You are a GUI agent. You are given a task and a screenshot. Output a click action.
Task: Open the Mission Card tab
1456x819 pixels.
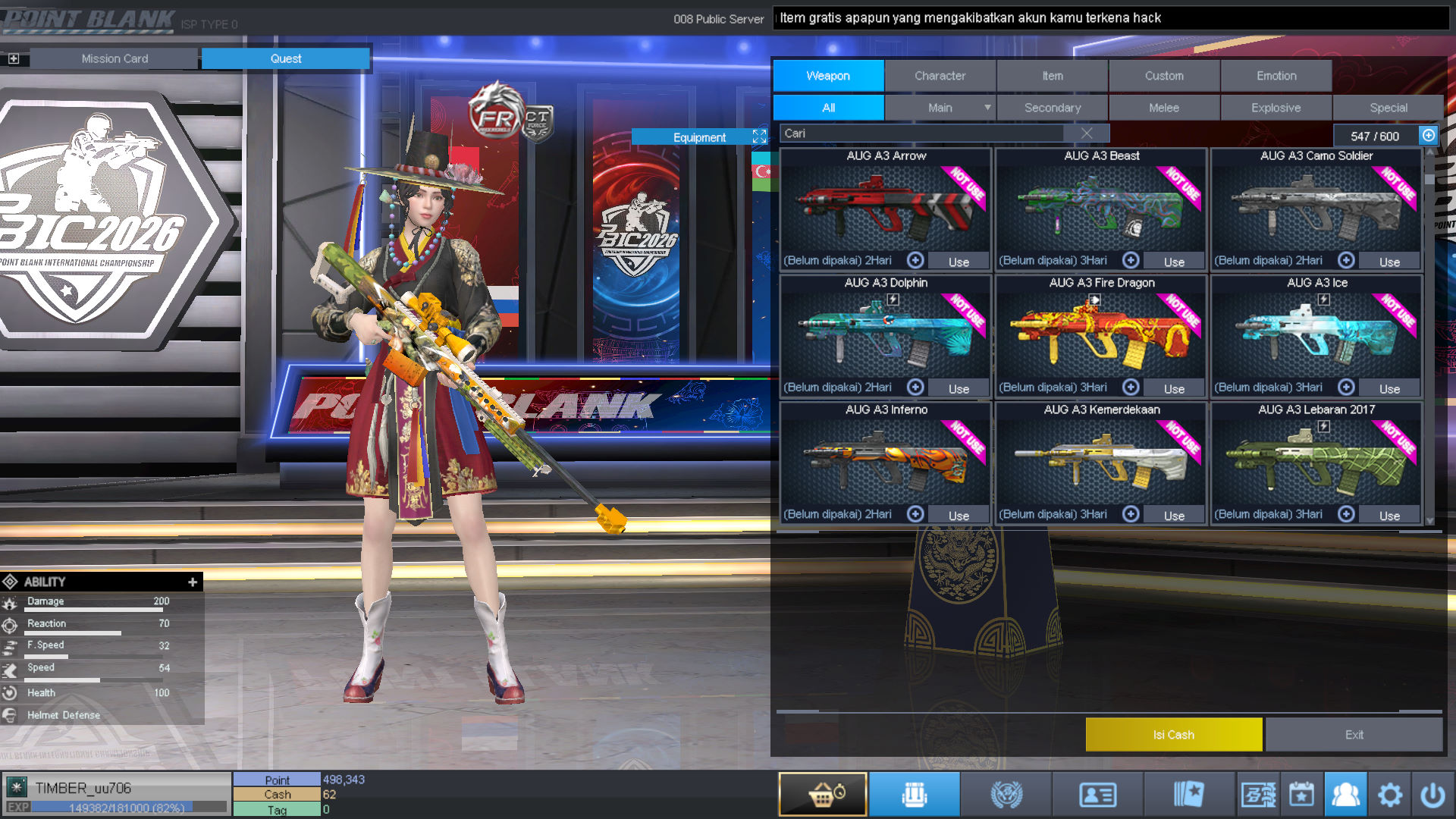(x=115, y=58)
